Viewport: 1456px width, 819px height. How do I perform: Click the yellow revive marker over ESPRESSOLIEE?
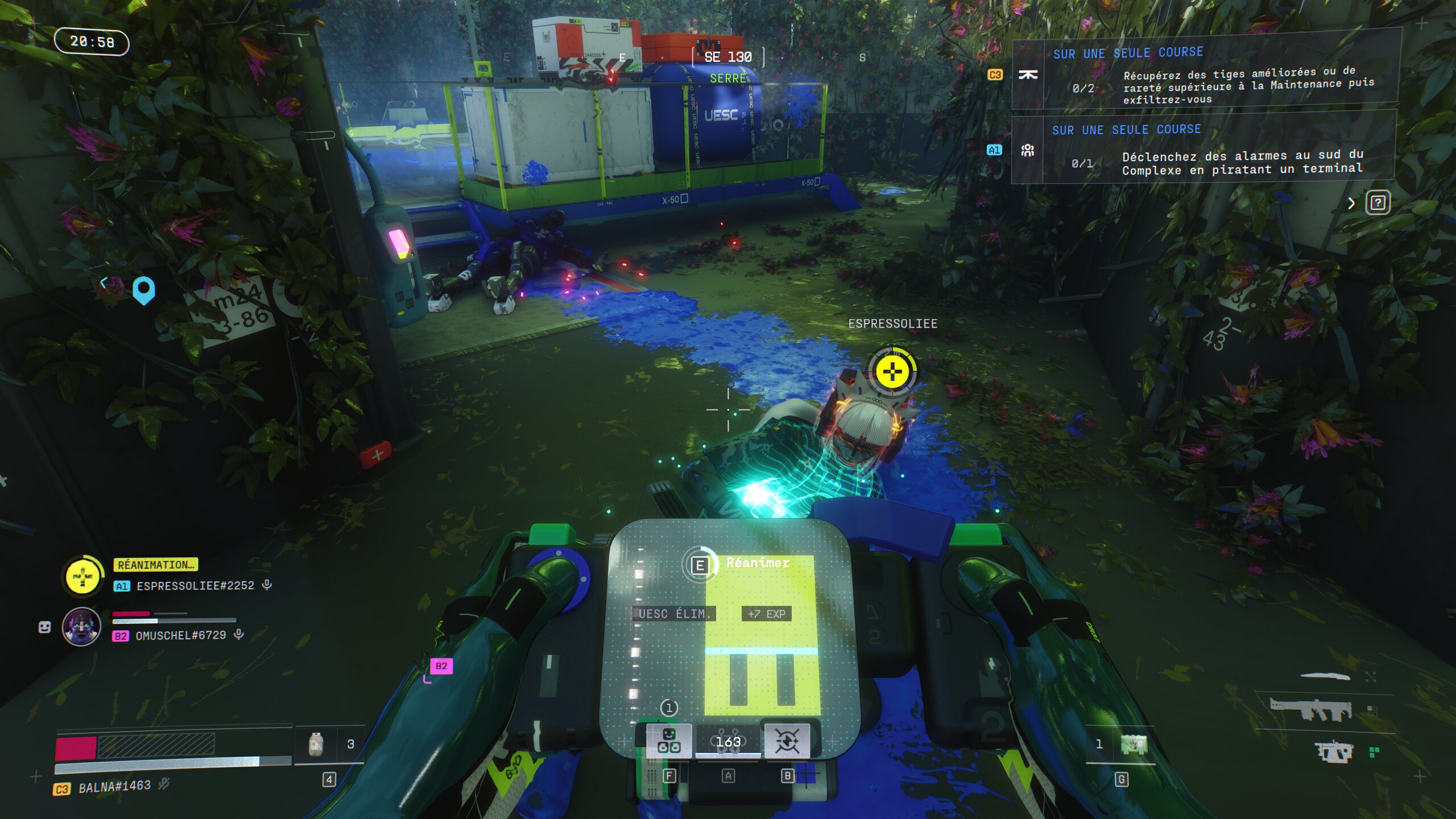(x=892, y=373)
